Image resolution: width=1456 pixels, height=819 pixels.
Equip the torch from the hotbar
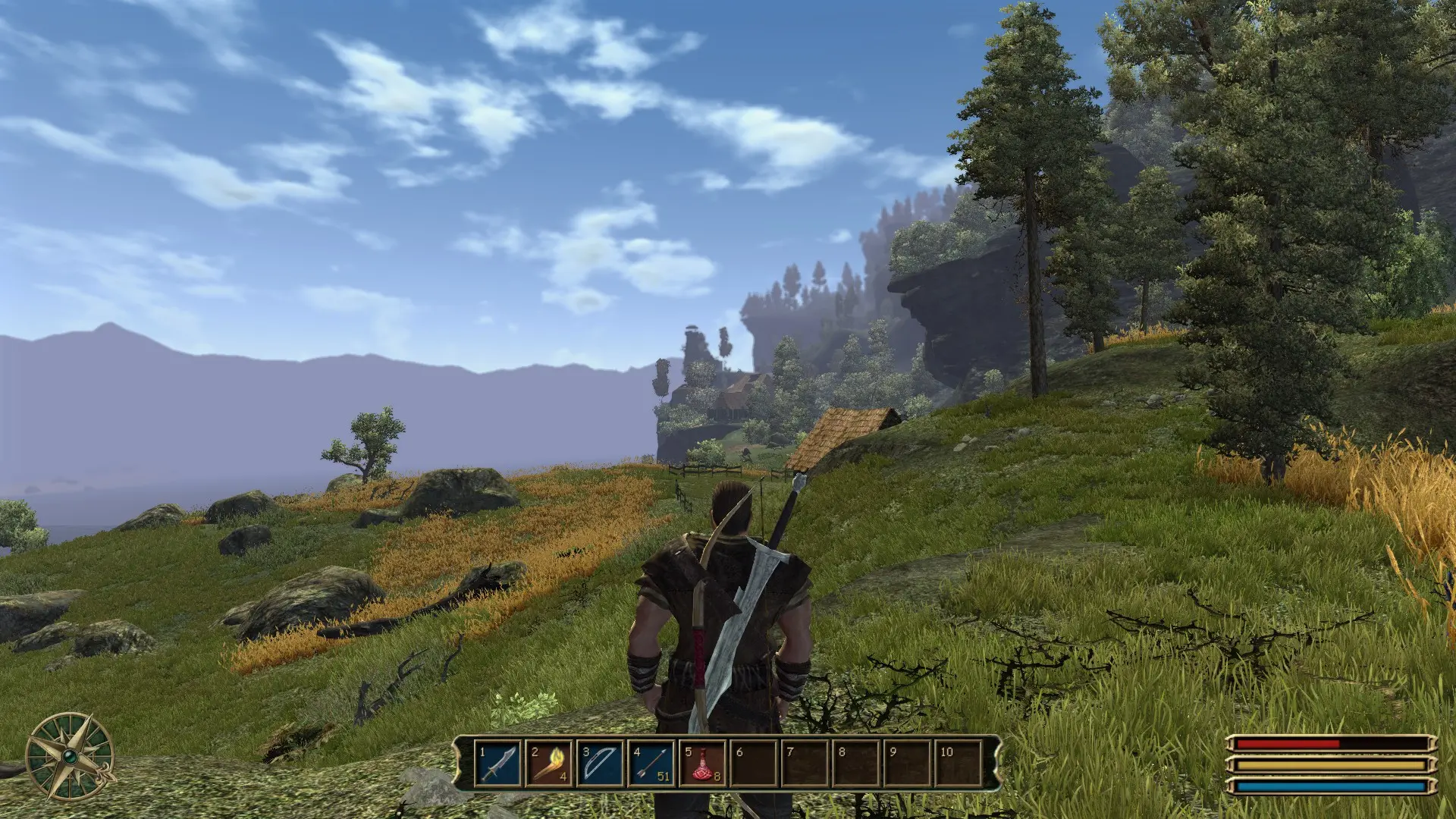click(550, 764)
